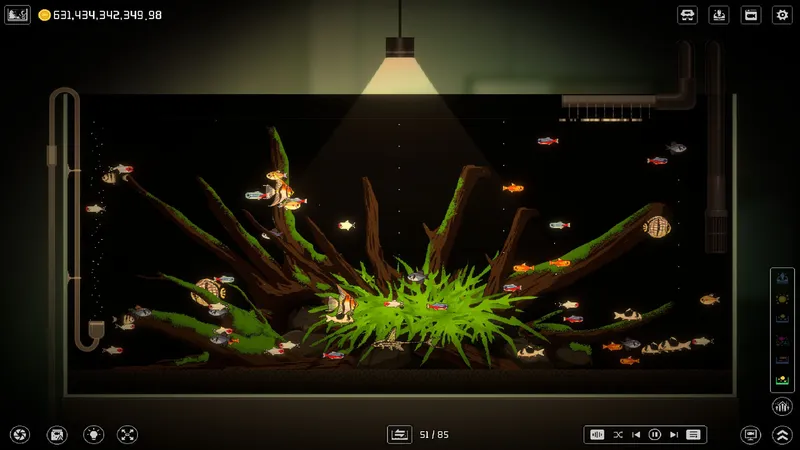
Task: Select the green highlighted icon in the side panel
Action: (782, 380)
